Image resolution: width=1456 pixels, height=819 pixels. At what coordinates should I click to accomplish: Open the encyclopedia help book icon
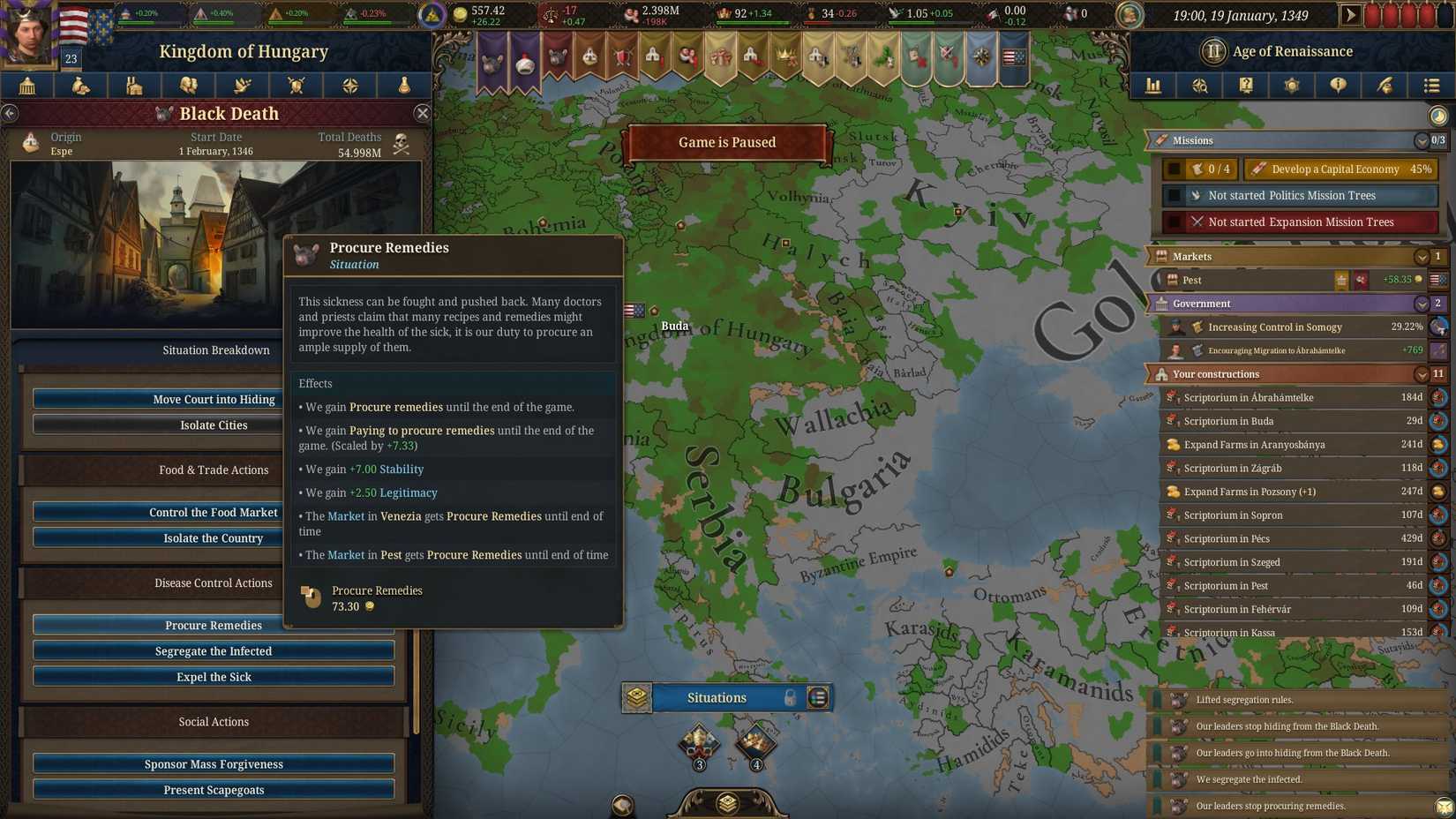tap(1246, 86)
